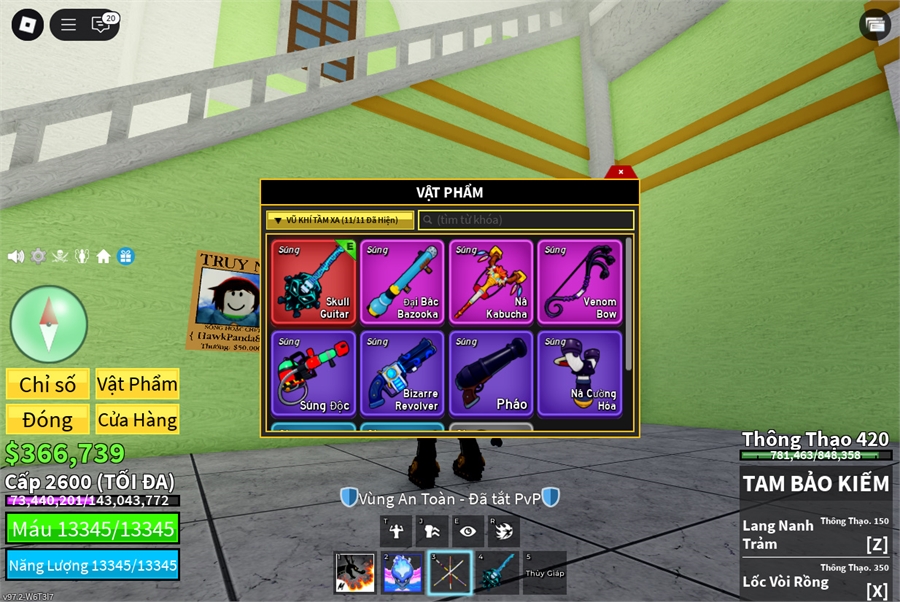The image size is (900, 602).
Task: Choose the Bizarre Revolver item
Action: pyautogui.click(x=402, y=373)
